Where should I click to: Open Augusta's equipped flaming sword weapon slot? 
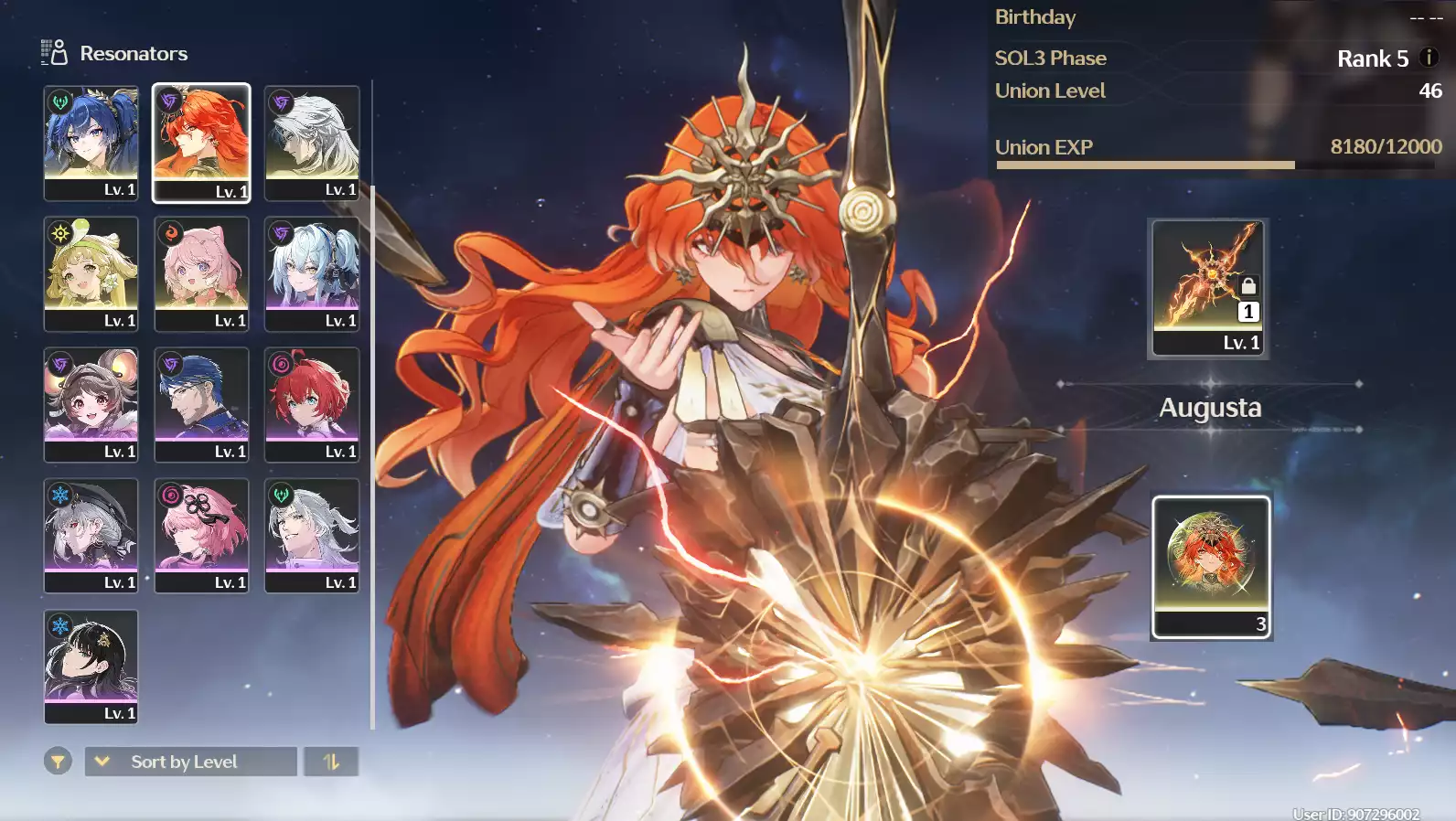[1208, 287]
